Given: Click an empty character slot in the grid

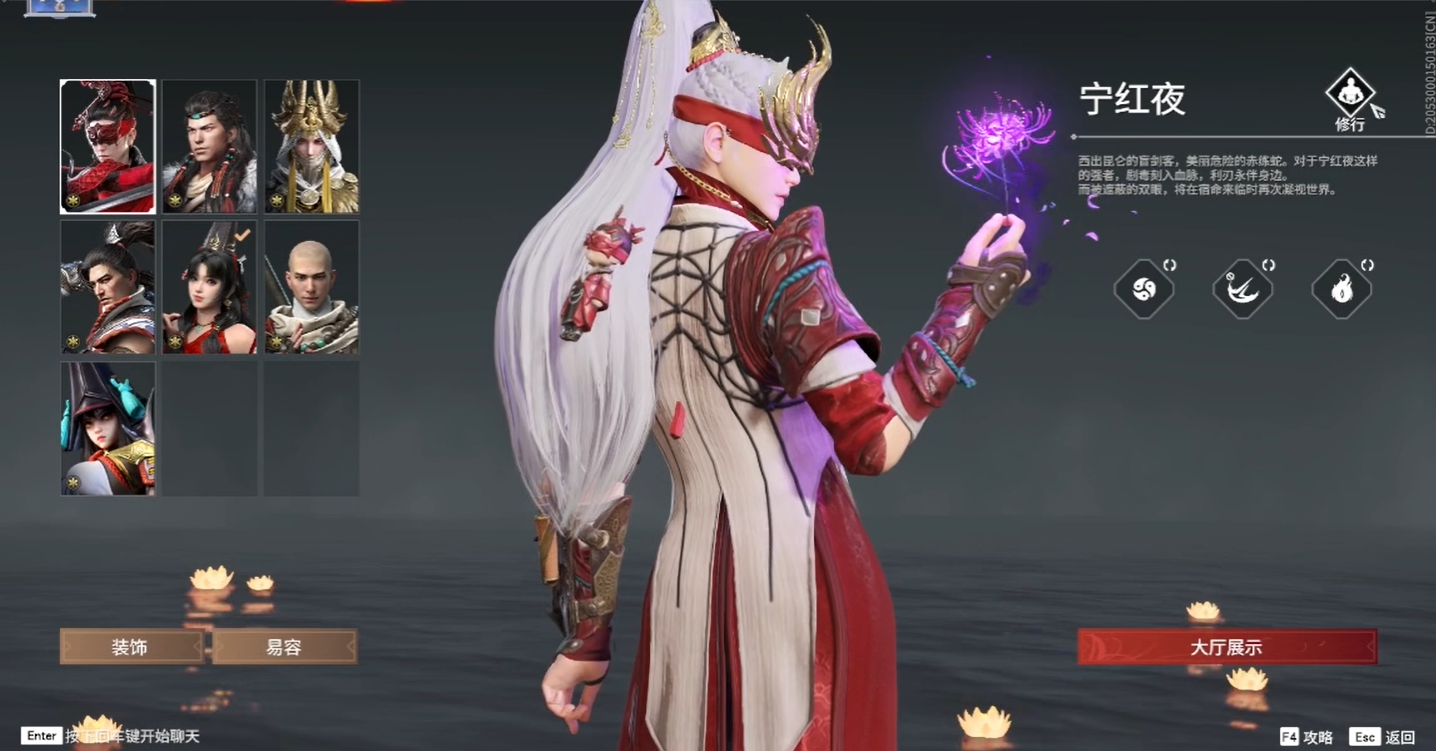Looking at the screenshot, I should tap(208, 430).
